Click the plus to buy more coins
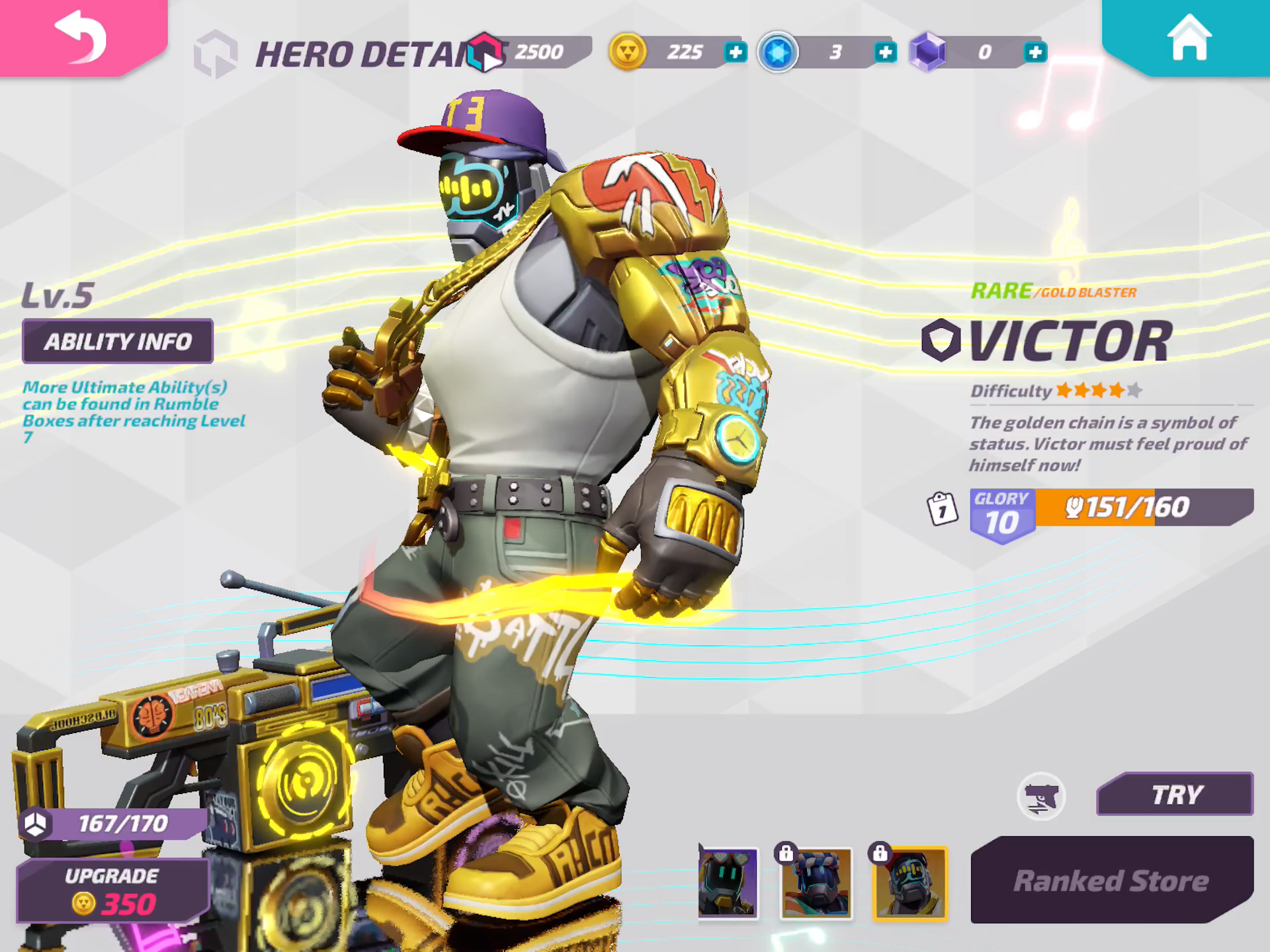This screenshot has width=1270, height=952. coord(735,50)
